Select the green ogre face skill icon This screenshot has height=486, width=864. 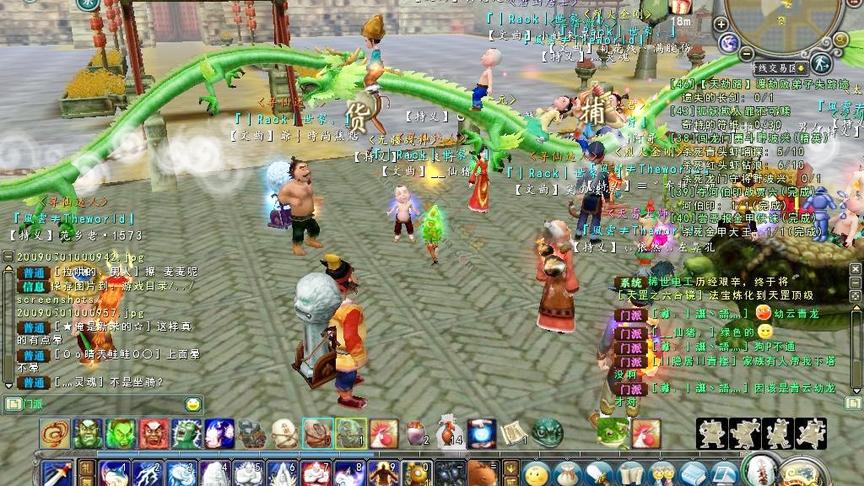pyautogui.click(x=88, y=434)
